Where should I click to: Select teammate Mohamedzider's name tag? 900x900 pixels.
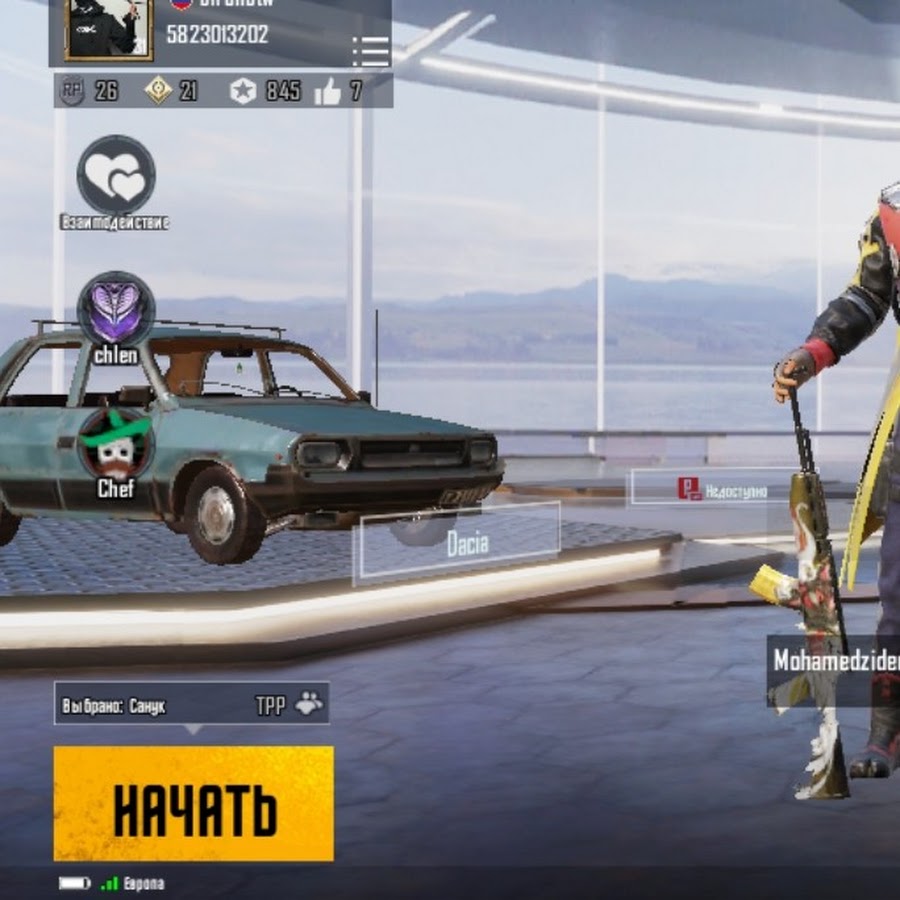tap(836, 662)
